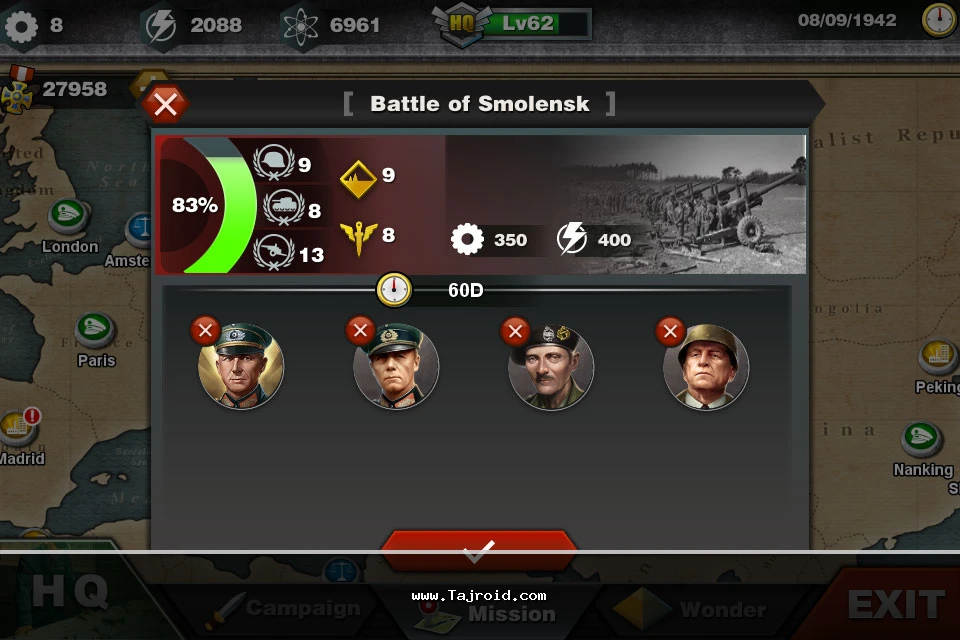This screenshot has height=640, width=960.
Task: Open the HQ menu
Action: [x=70, y=593]
